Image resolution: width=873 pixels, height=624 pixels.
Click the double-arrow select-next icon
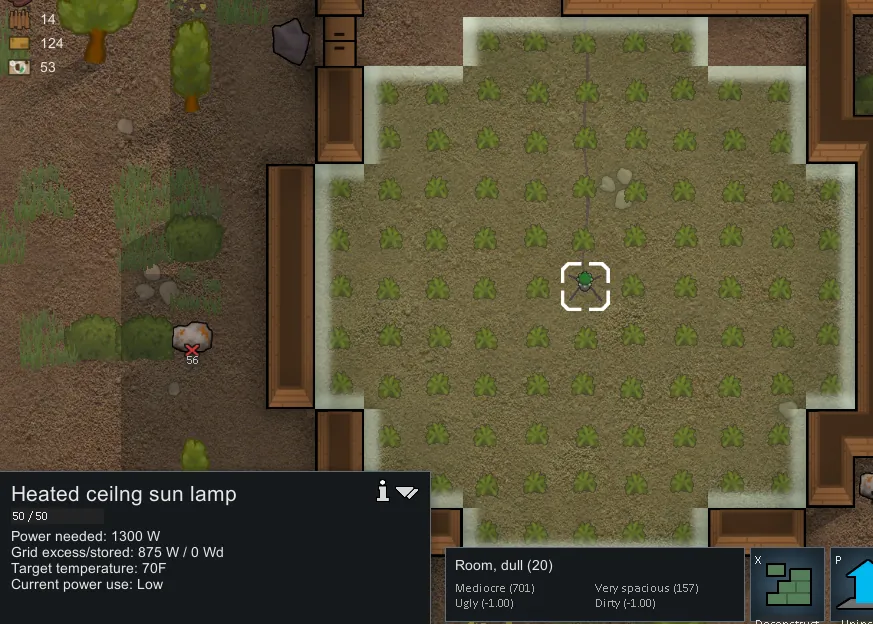coord(407,492)
